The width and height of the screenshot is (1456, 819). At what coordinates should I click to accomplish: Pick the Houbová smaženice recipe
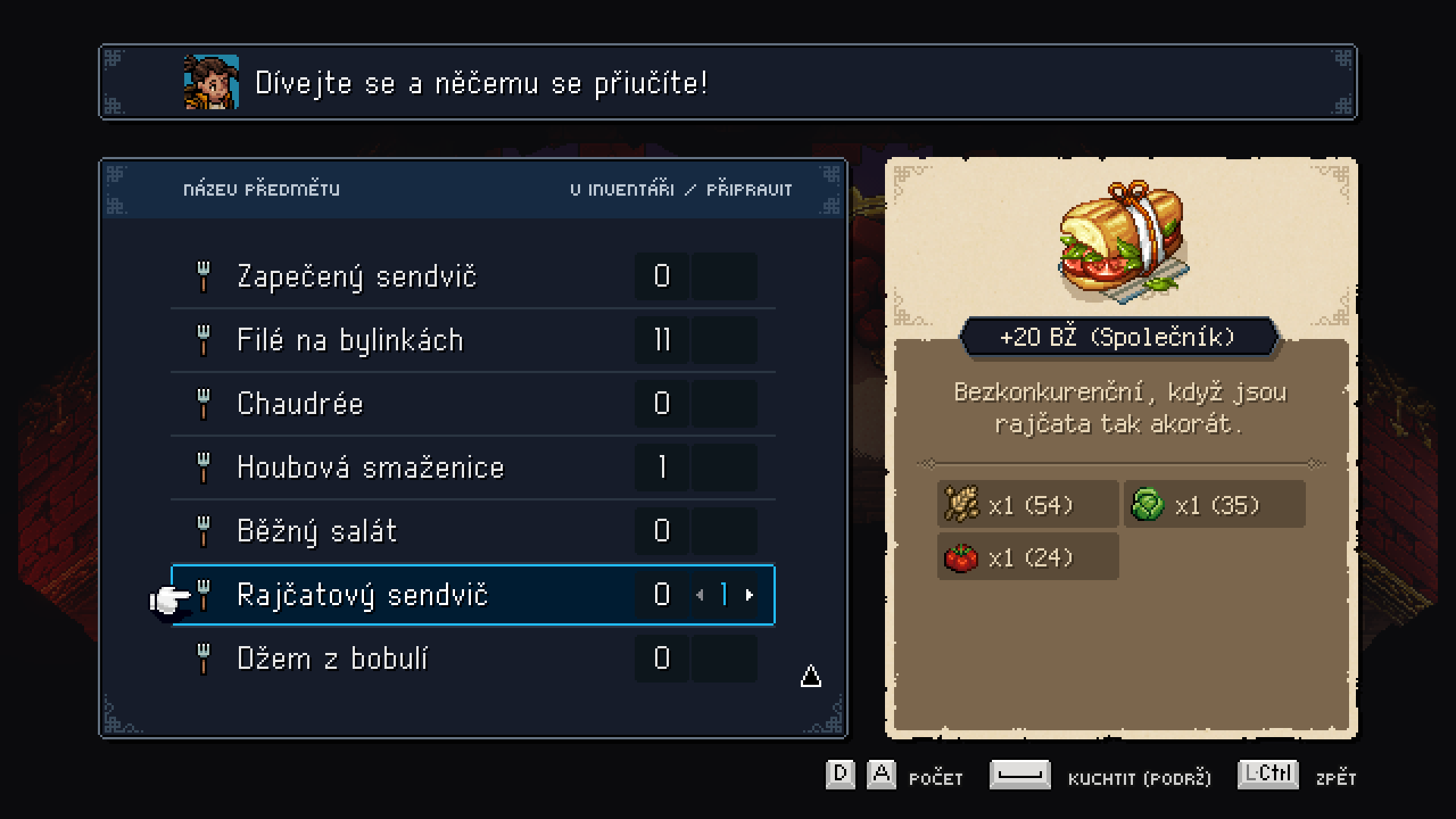tap(370, 467)
